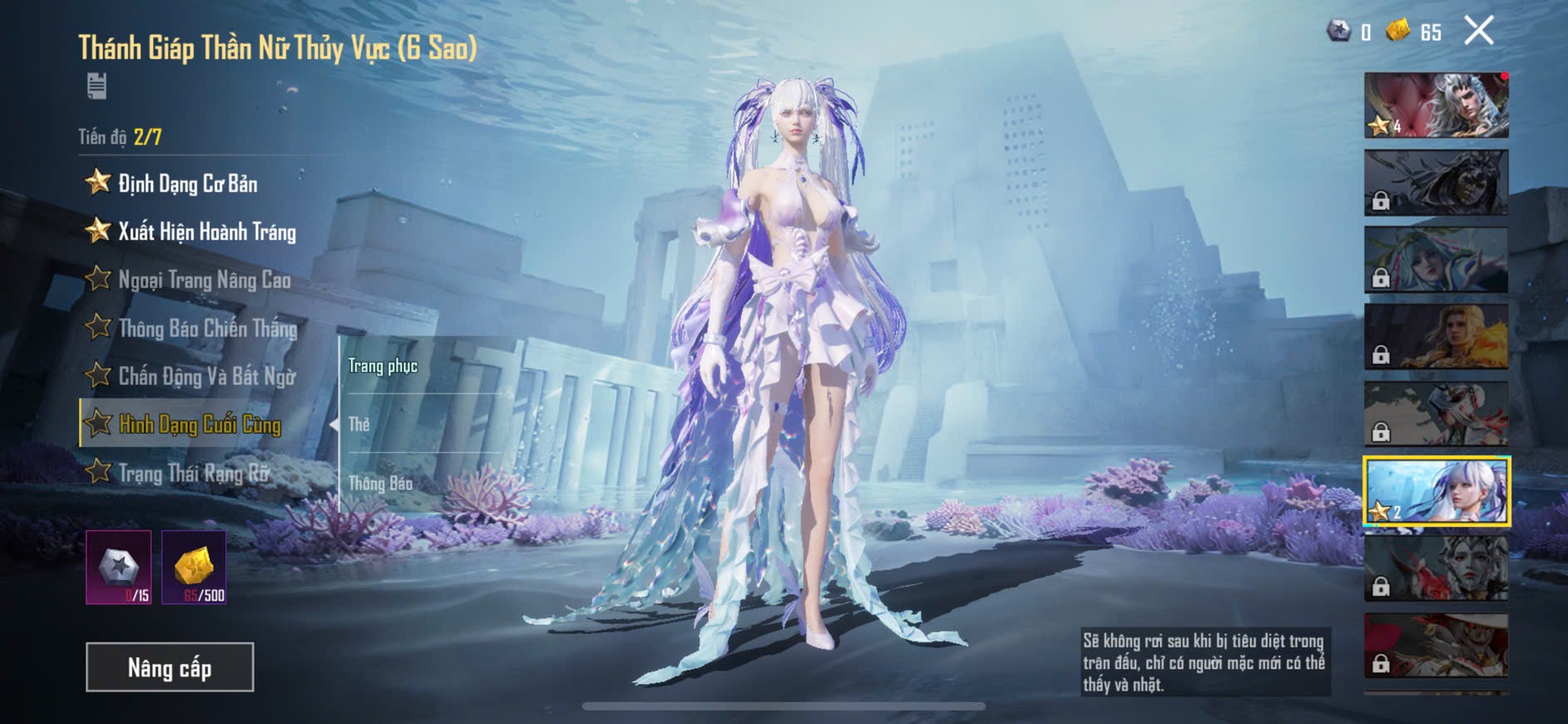Click the Nâng cấp upgrade button
This screenshot has height=724, width=1568.
click(170, 667)
